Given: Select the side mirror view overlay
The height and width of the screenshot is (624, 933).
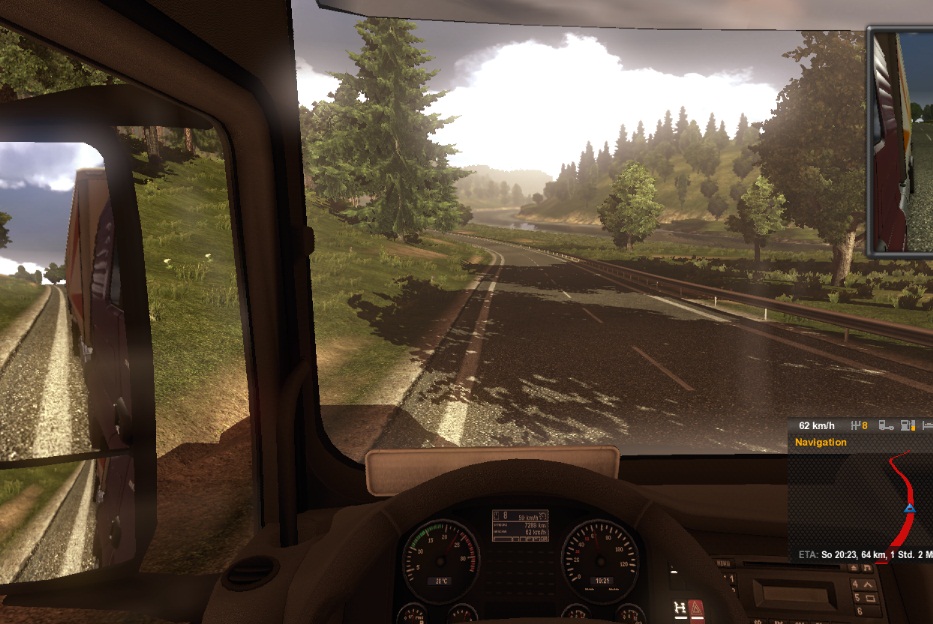Looking at the screenshot, I should 900,140.
